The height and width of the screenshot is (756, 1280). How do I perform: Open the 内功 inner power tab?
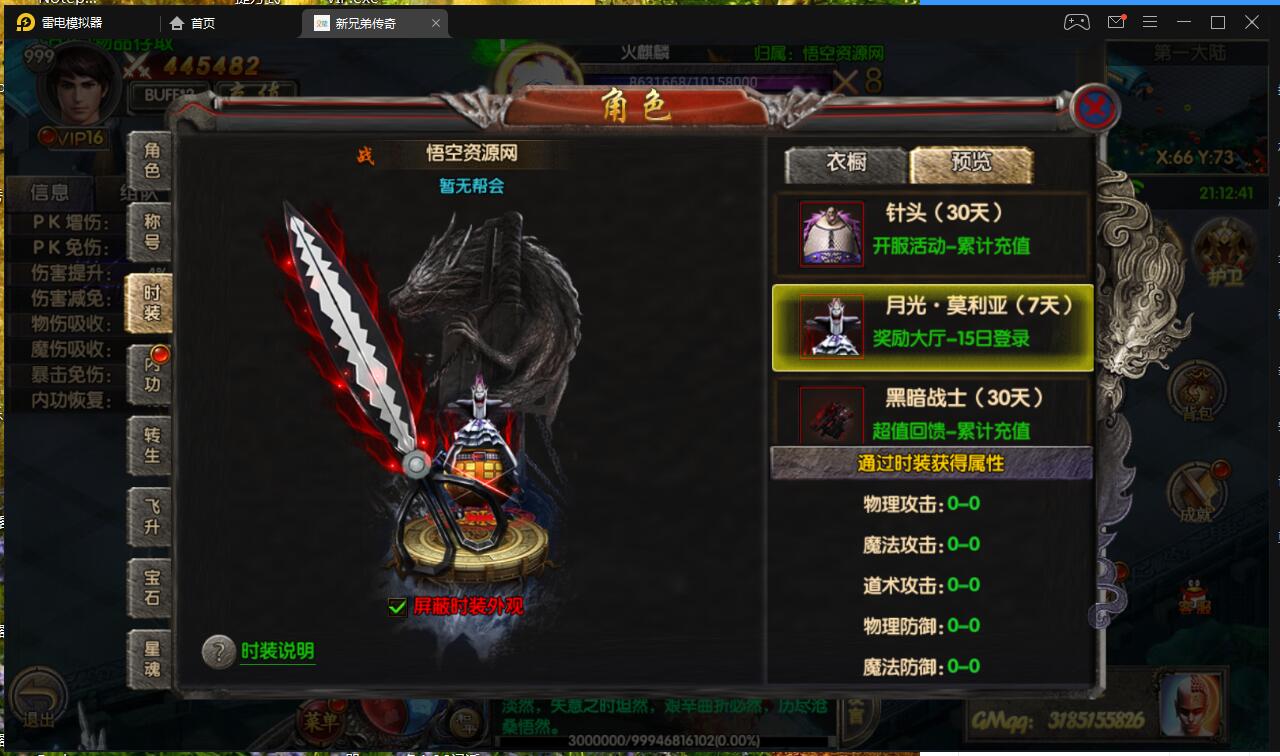coord(151,374)
